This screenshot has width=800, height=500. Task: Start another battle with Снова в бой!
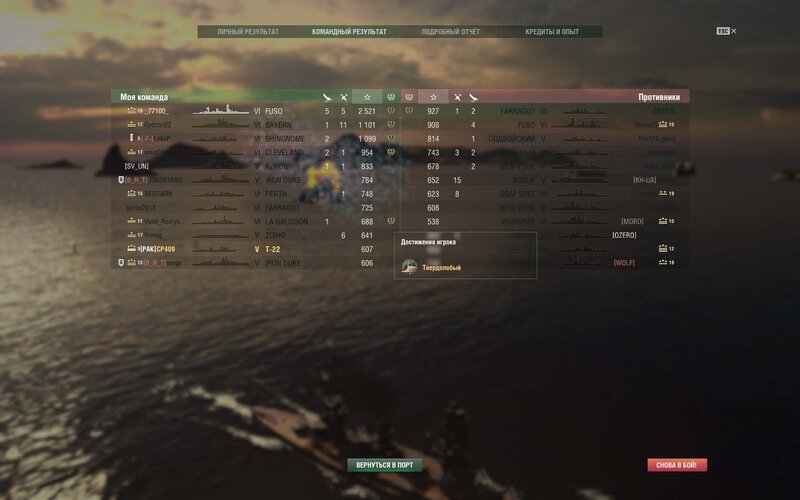click(x=677, y=465)
